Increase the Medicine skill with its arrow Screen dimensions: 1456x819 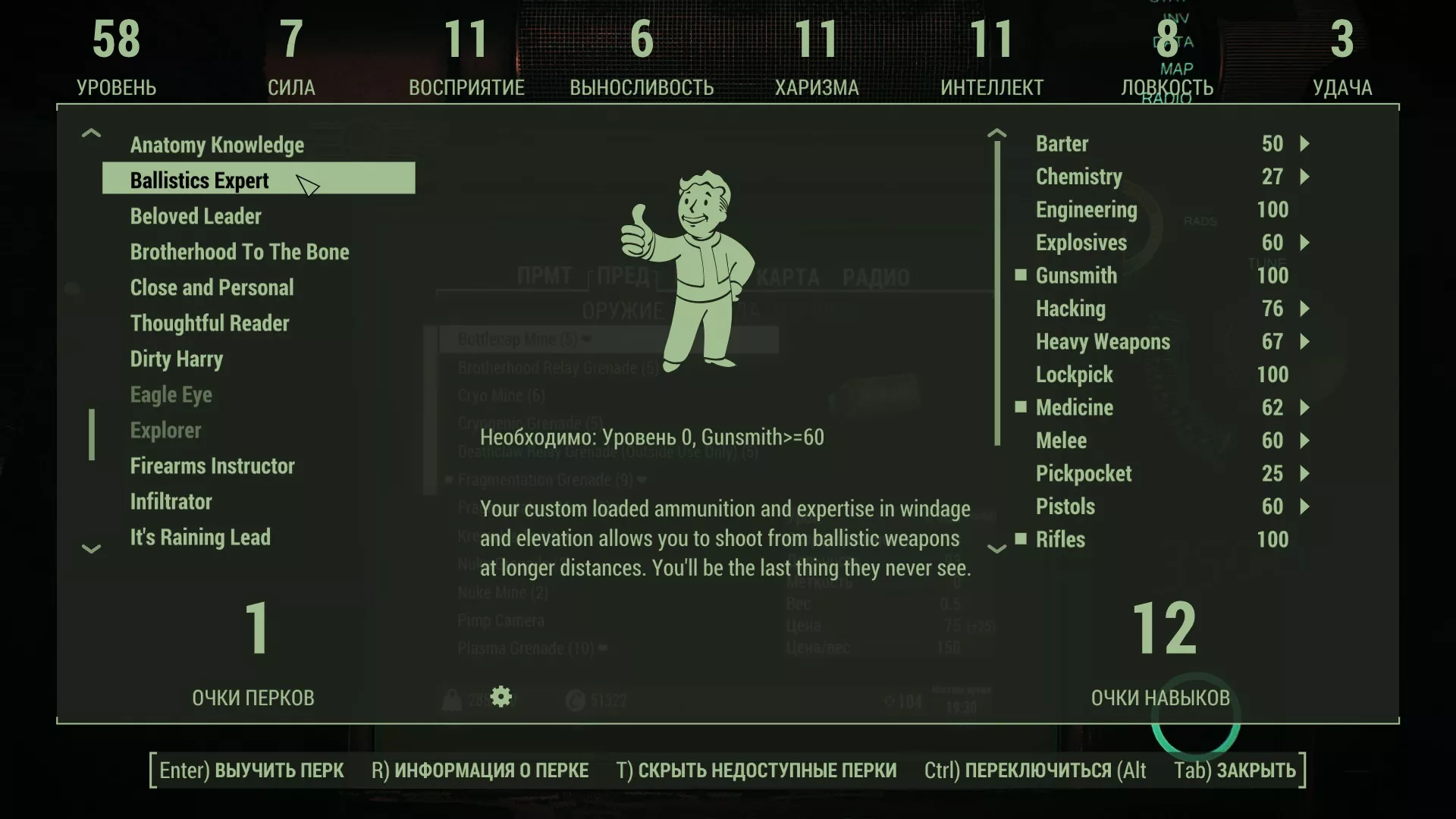[1304, 408]
